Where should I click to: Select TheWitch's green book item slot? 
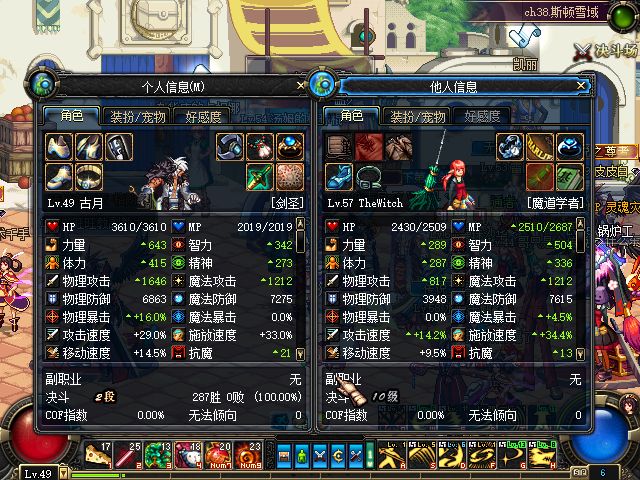tap(570, 176)
